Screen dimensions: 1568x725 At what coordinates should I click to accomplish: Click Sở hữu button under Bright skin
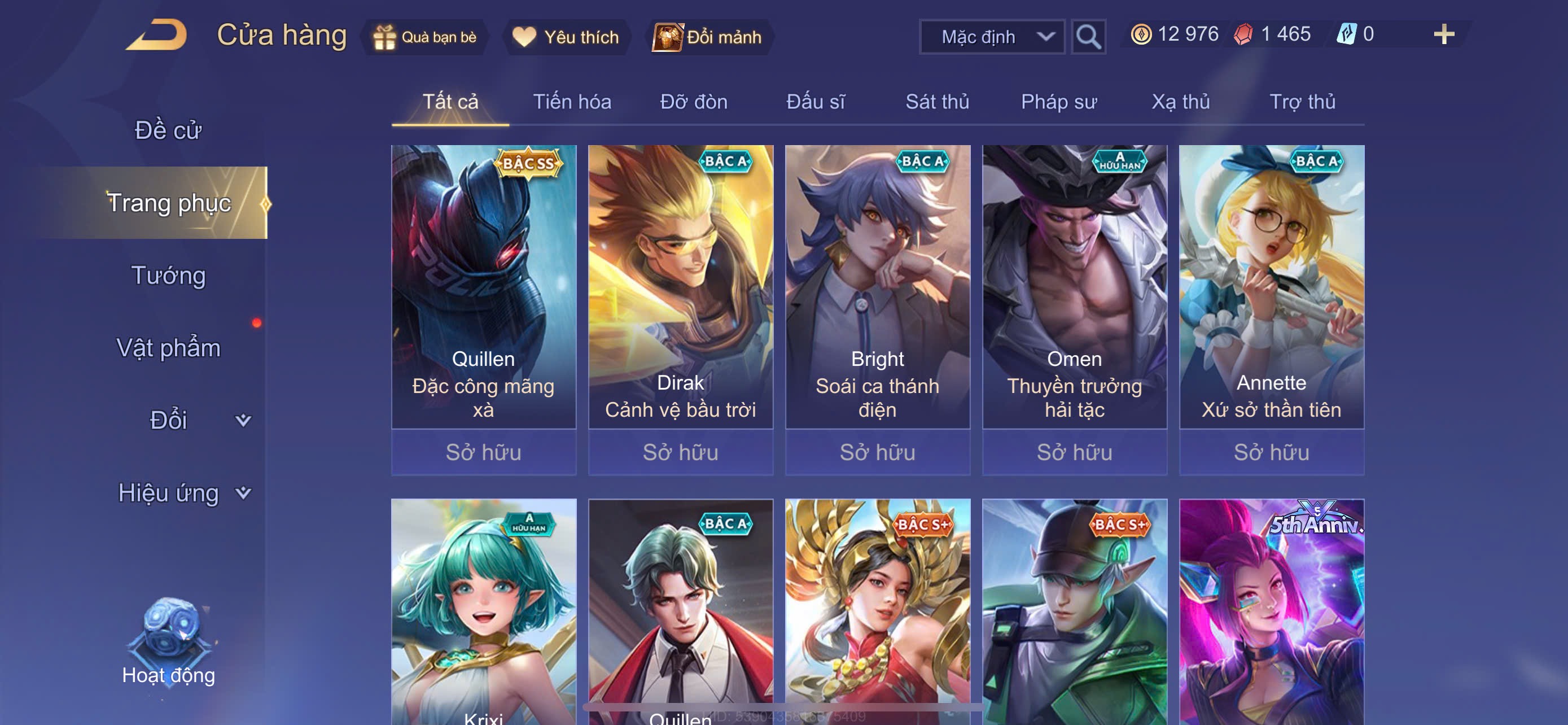point(877,452)
